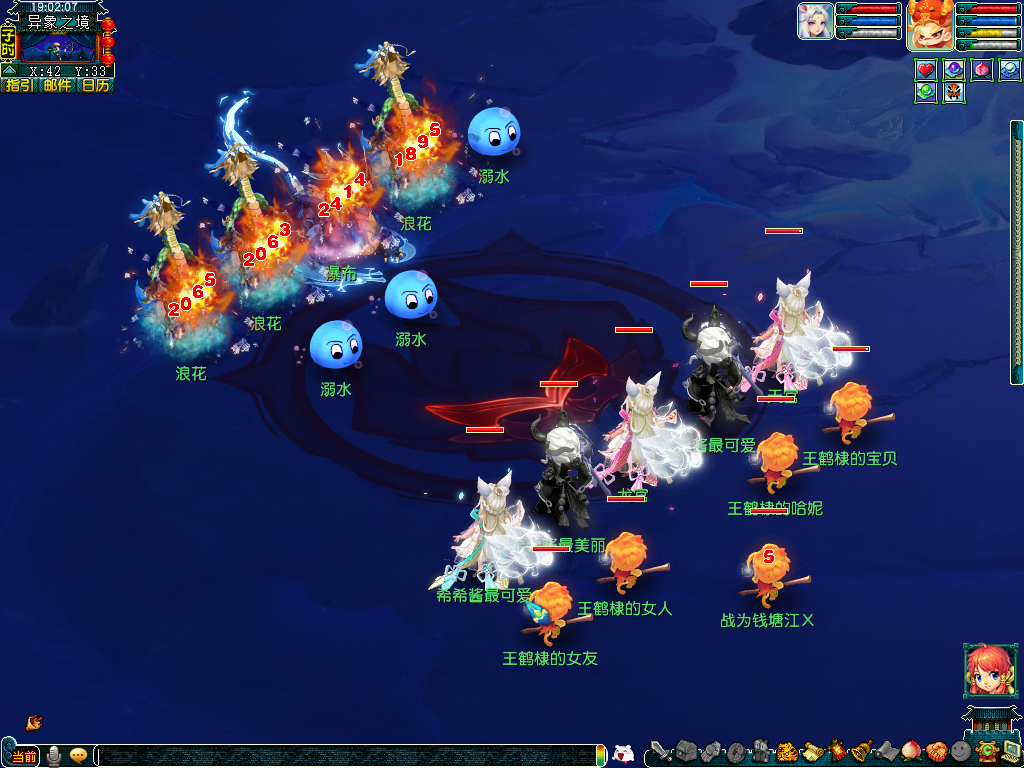Open the 邮件 mail button
The height and width of the screenshot is (768, 1024).
tap(57, 86)
